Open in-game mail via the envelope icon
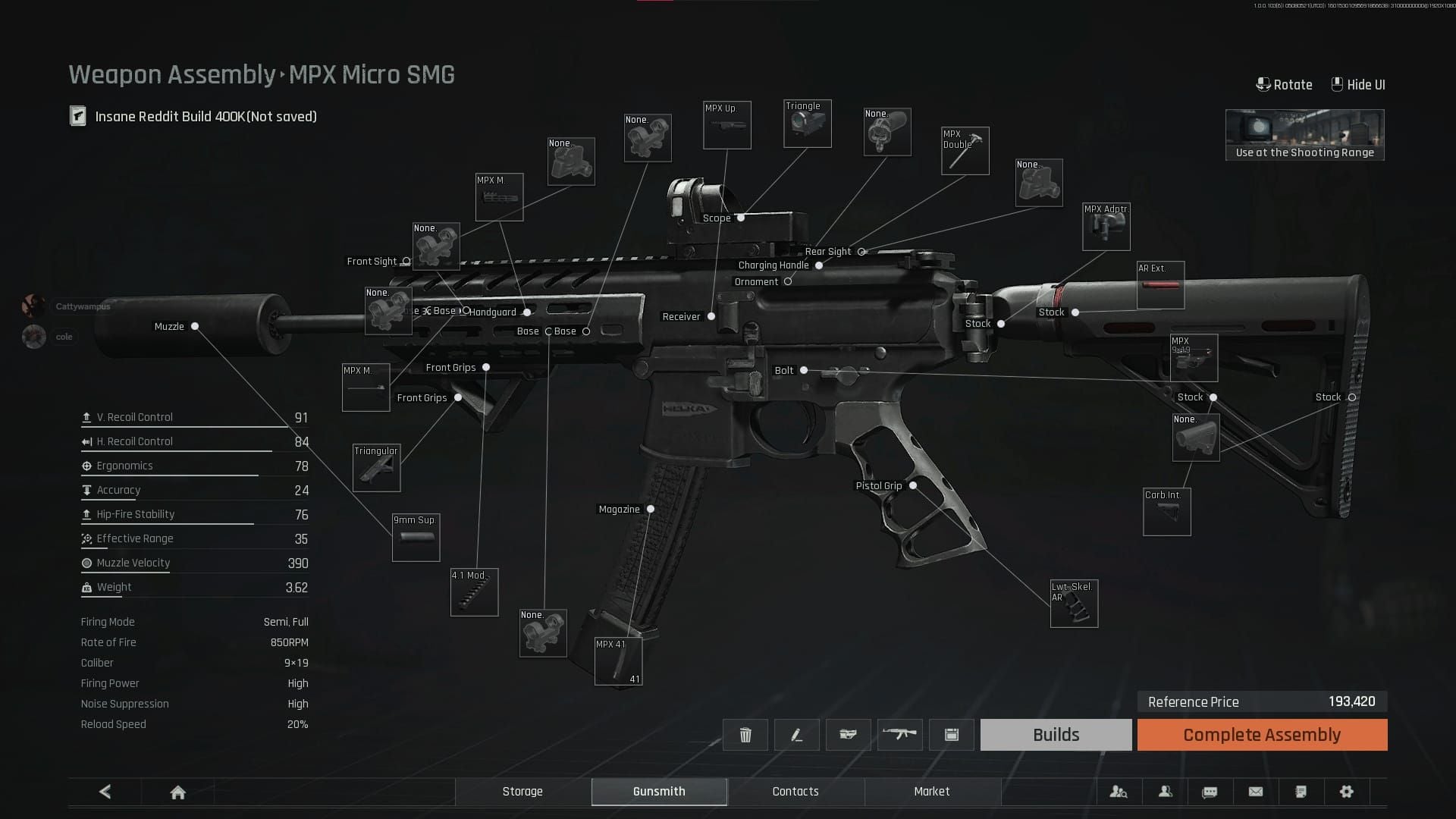The image size is (1456, 819). pyautogui.click(x=1256, y=792)
